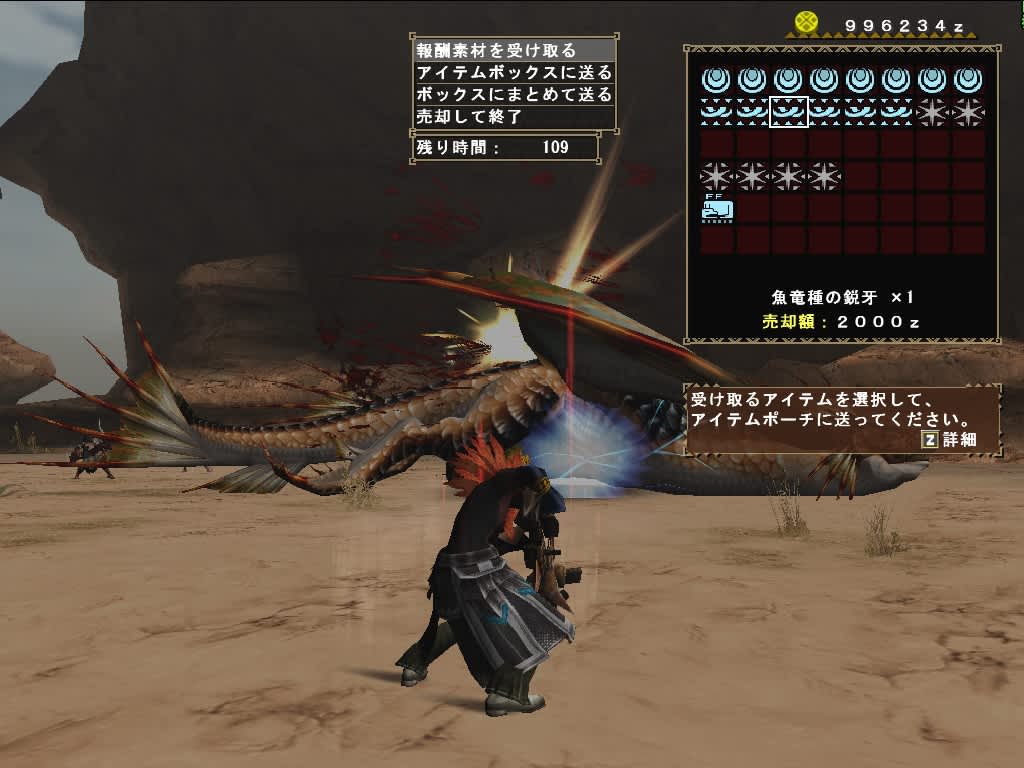Screen dimensions: 1024x768
Task: Choose ボックスにまとめて送る entry
Action: [x=513, y=94]
